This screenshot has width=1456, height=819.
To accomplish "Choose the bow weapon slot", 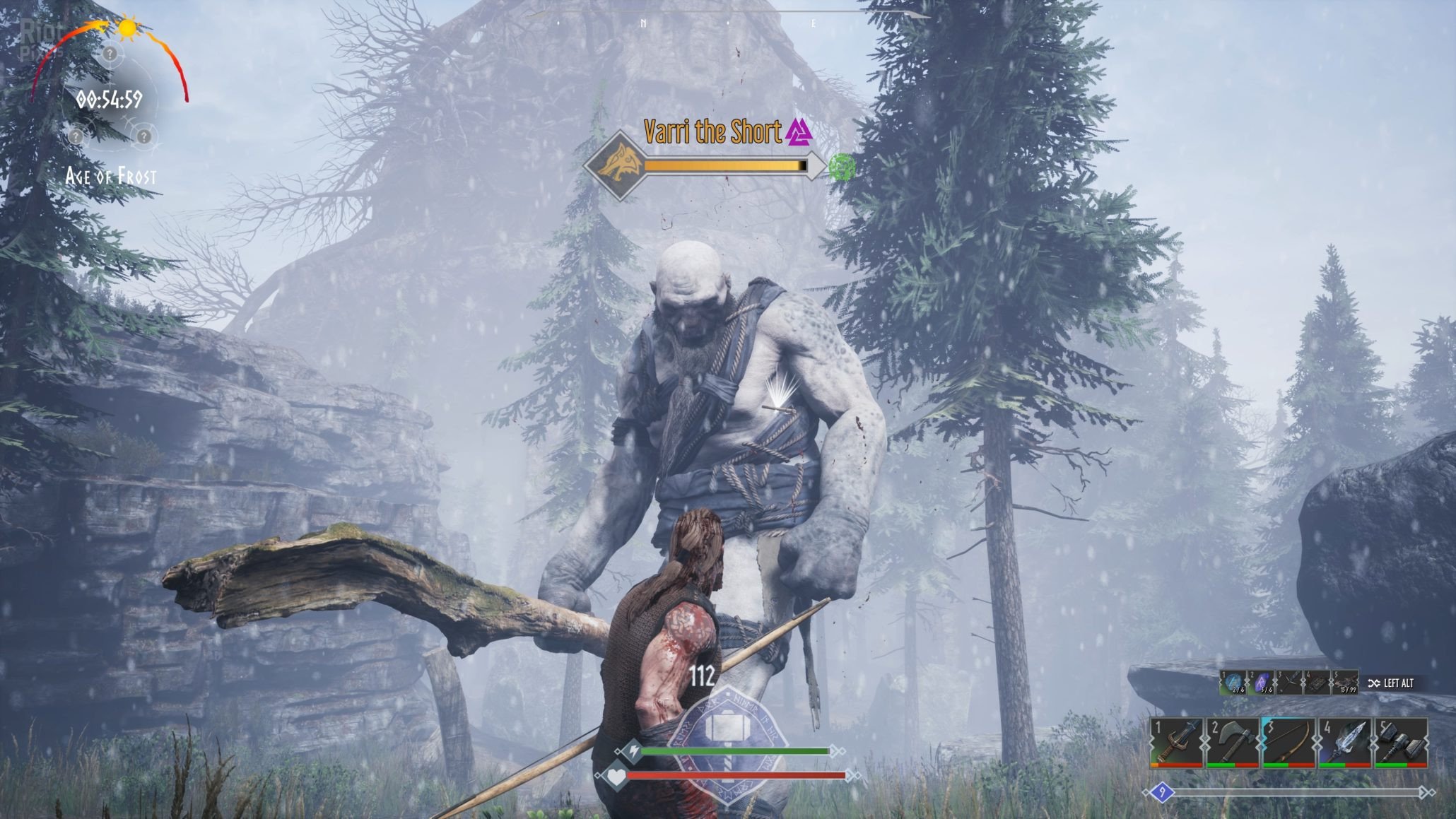I will (1288, 742).
